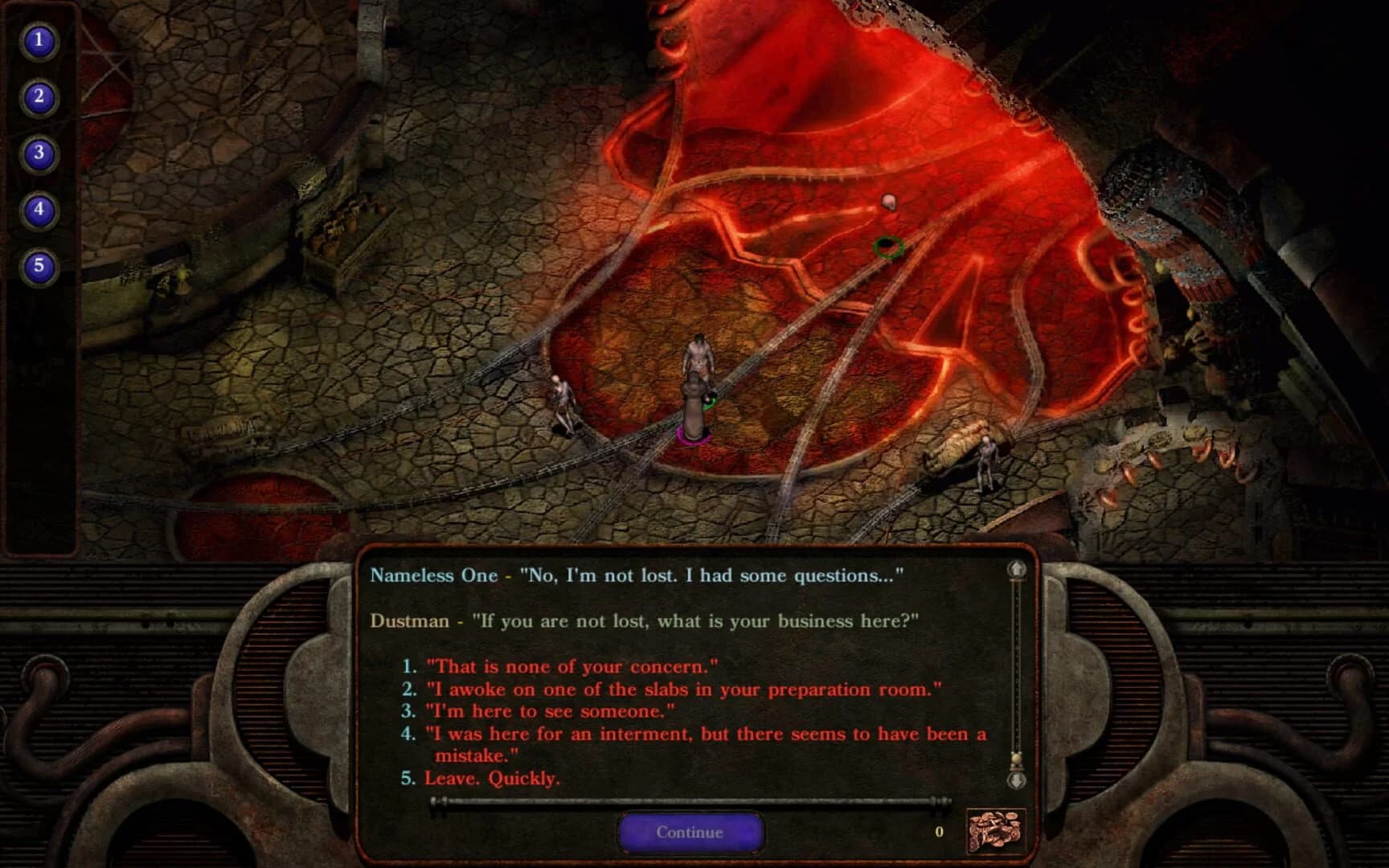Select the 'I'm here to see someone.' option

click(547, 710)
